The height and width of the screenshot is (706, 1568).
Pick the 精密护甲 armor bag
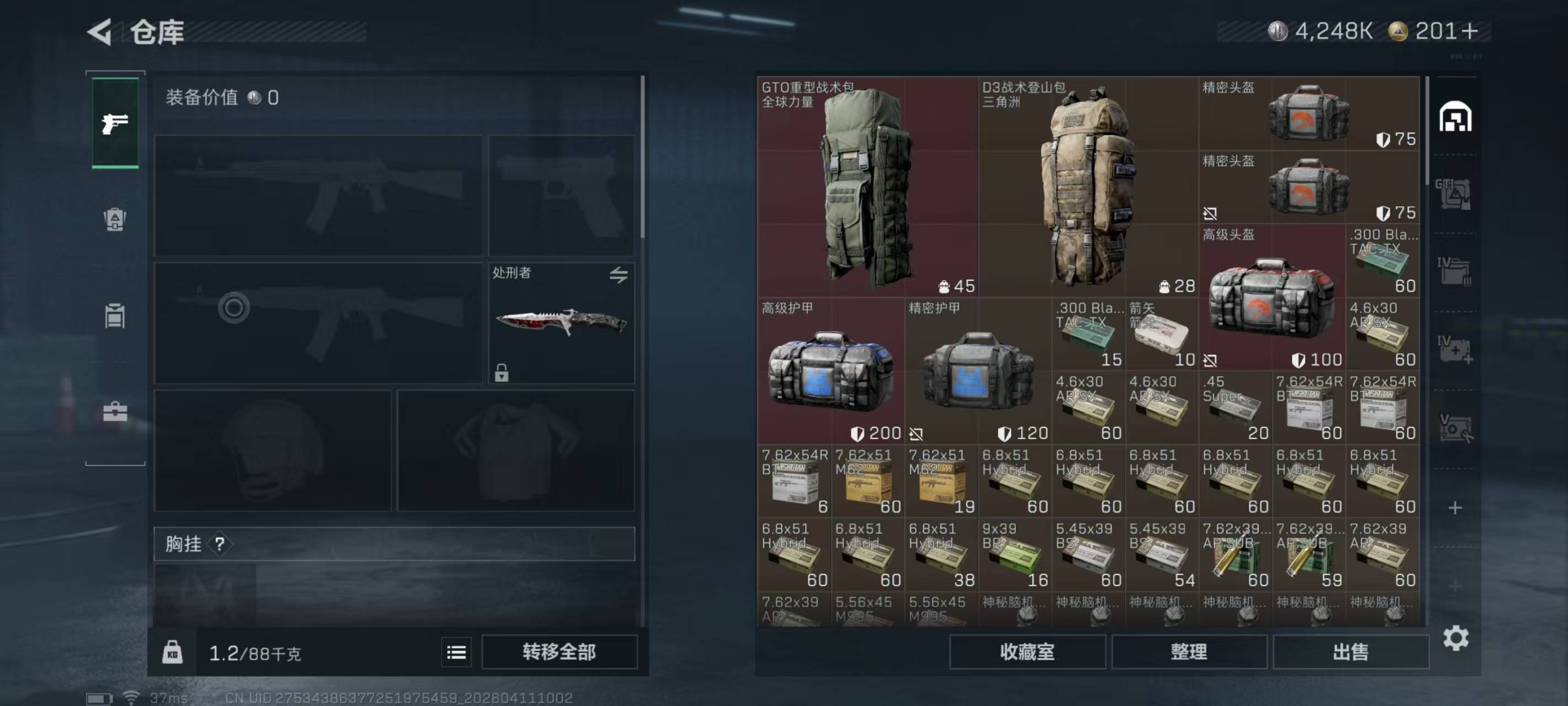click(978, 370)
